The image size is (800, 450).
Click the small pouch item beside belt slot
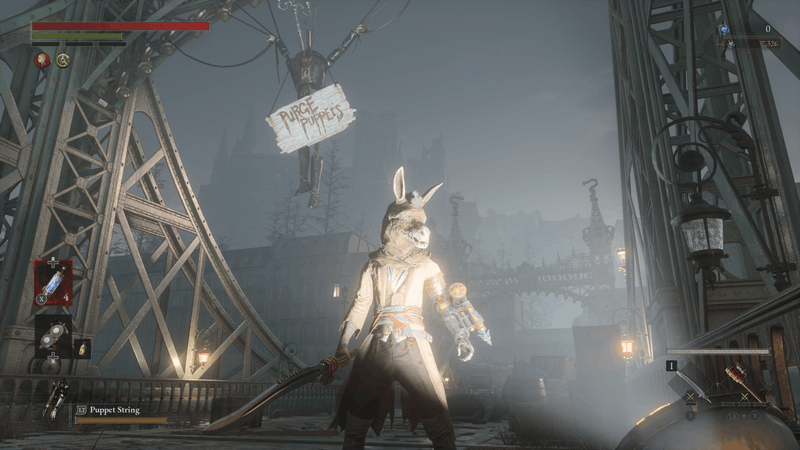coord(84,348)
